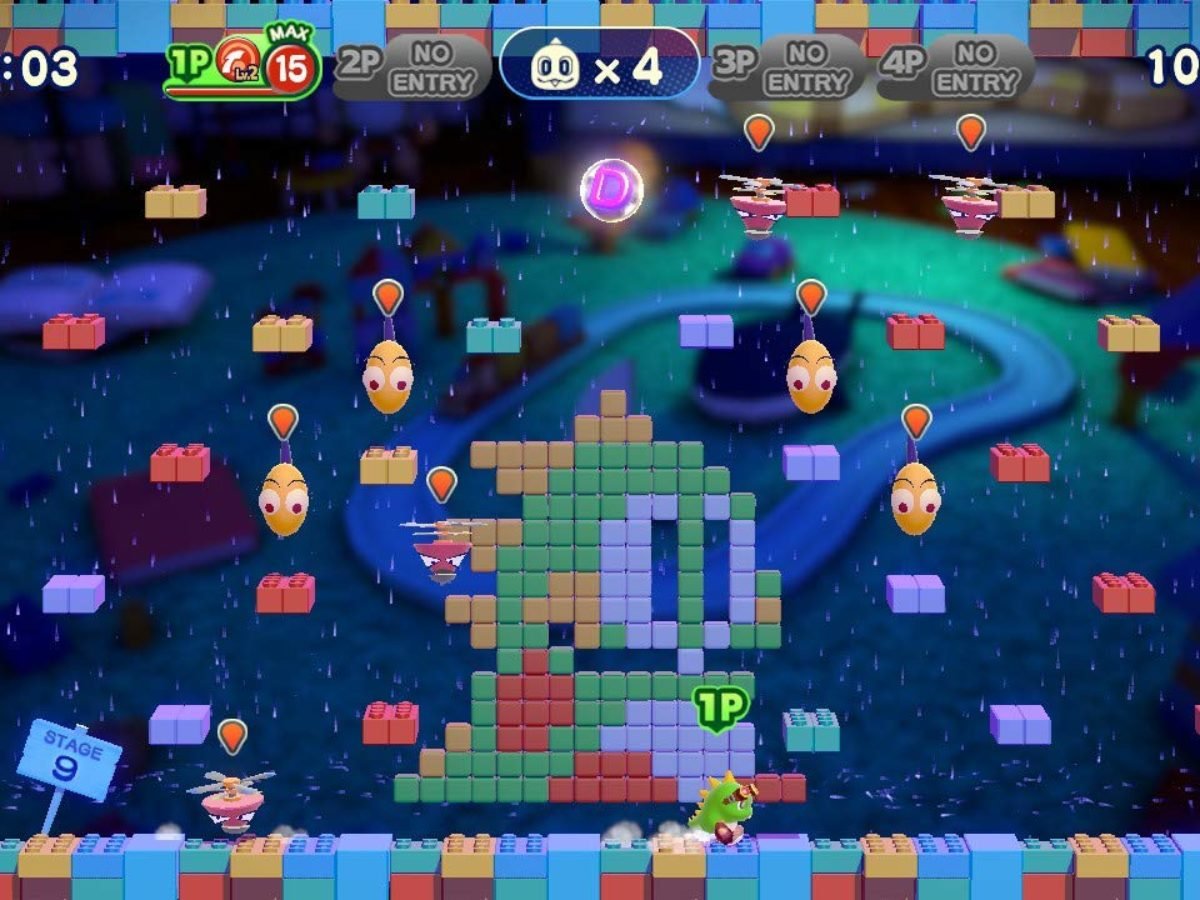Viewport: 1200px width, 900px height.
Task: Choose the 2P No Entry slot
Action: coord(412,68)
